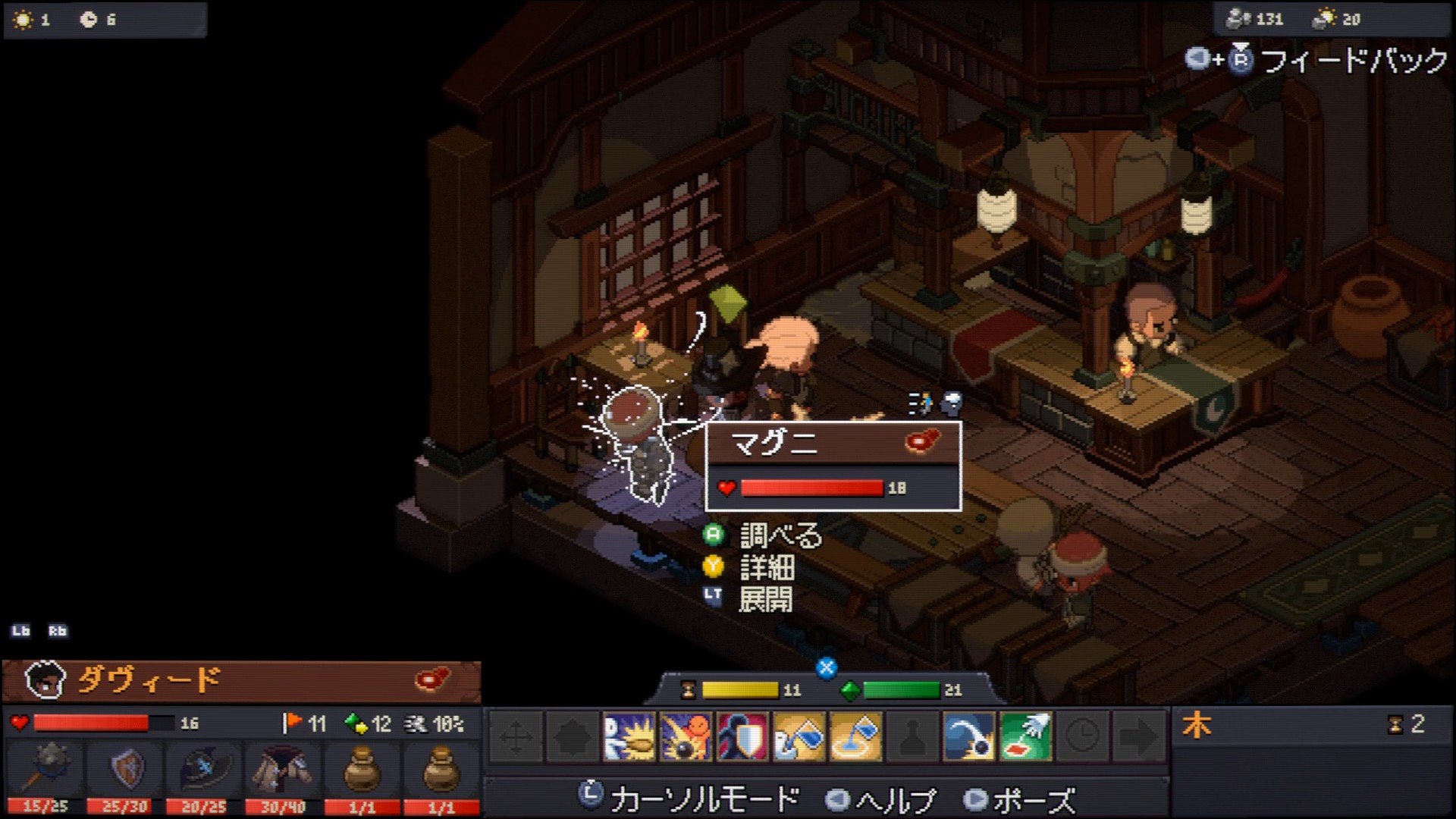The image size is (1456, 819).
Task: Activate the thrown bomb arc ability
Action: point(969,736)
